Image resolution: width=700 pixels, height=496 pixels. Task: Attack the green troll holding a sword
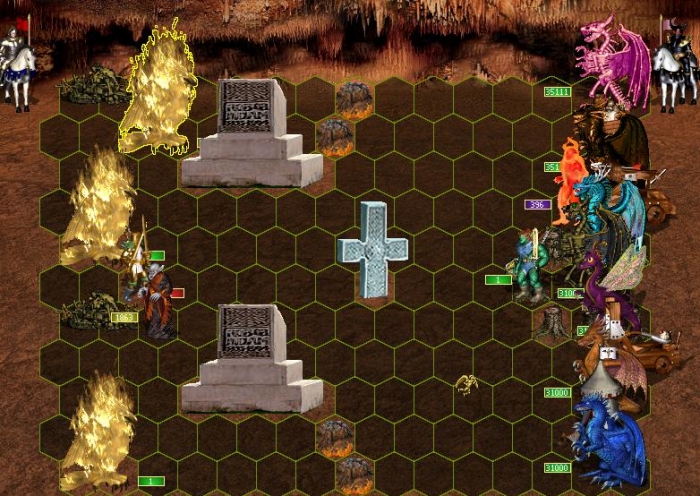528,265
